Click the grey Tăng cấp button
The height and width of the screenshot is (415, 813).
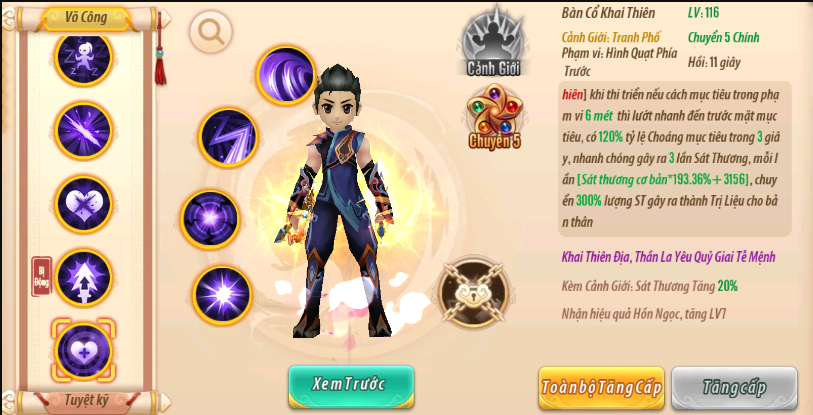tap(733, 387)
